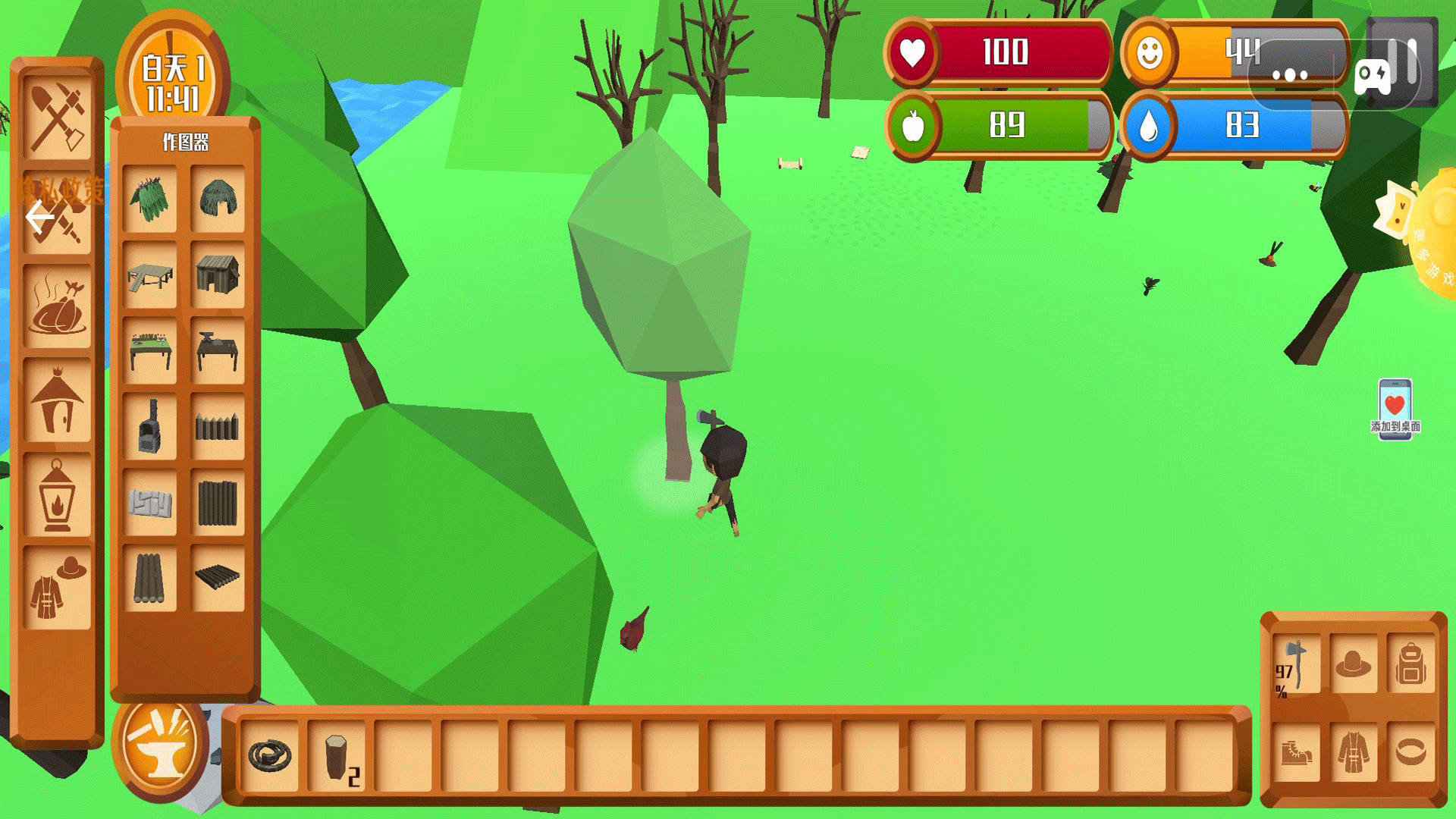The image size is (1456, 819).
Task: Open the shovel and pickaxe tools category
Action: tap(57, 119)
